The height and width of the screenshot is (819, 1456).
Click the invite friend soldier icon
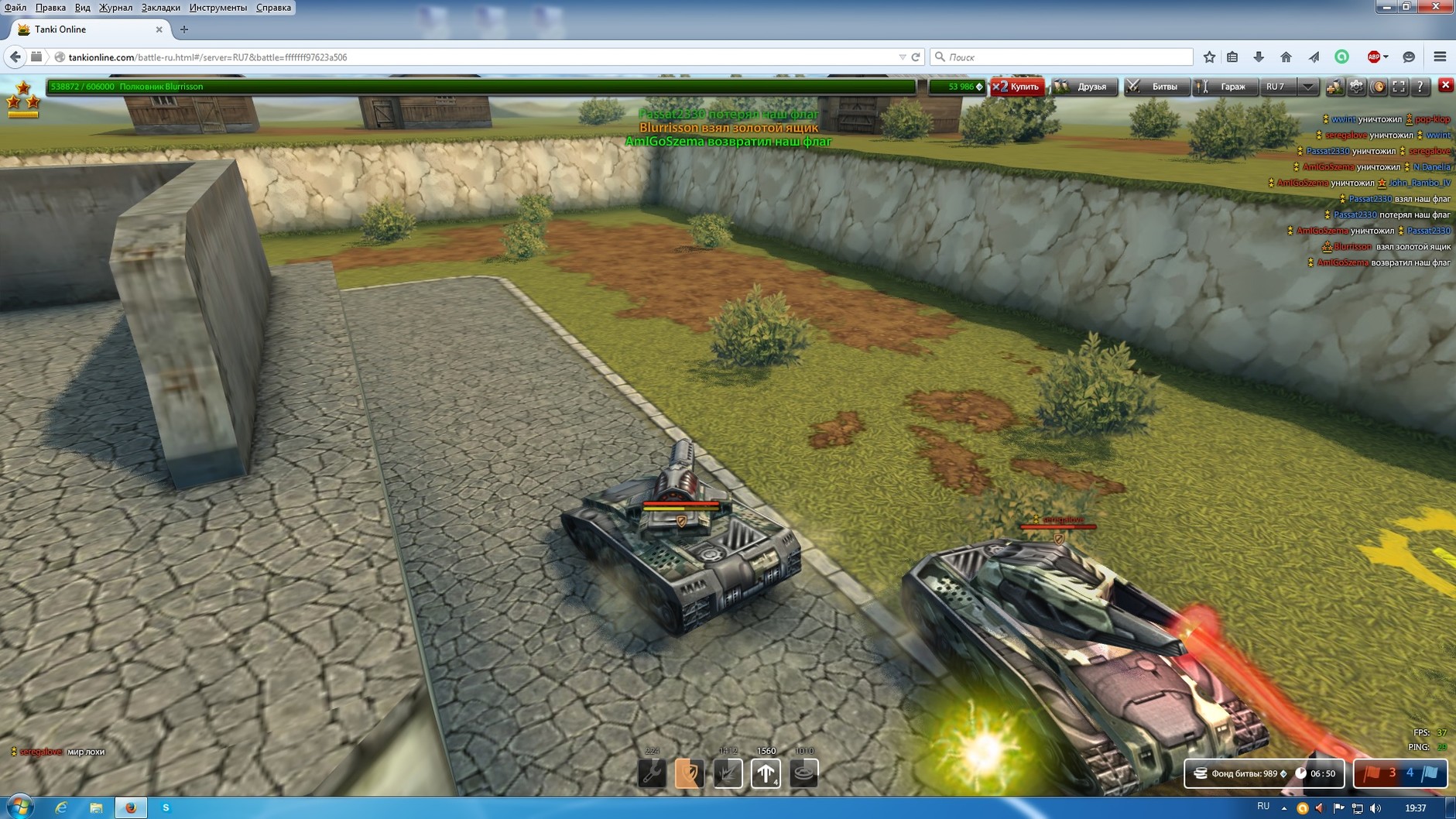coord(1334,87)
